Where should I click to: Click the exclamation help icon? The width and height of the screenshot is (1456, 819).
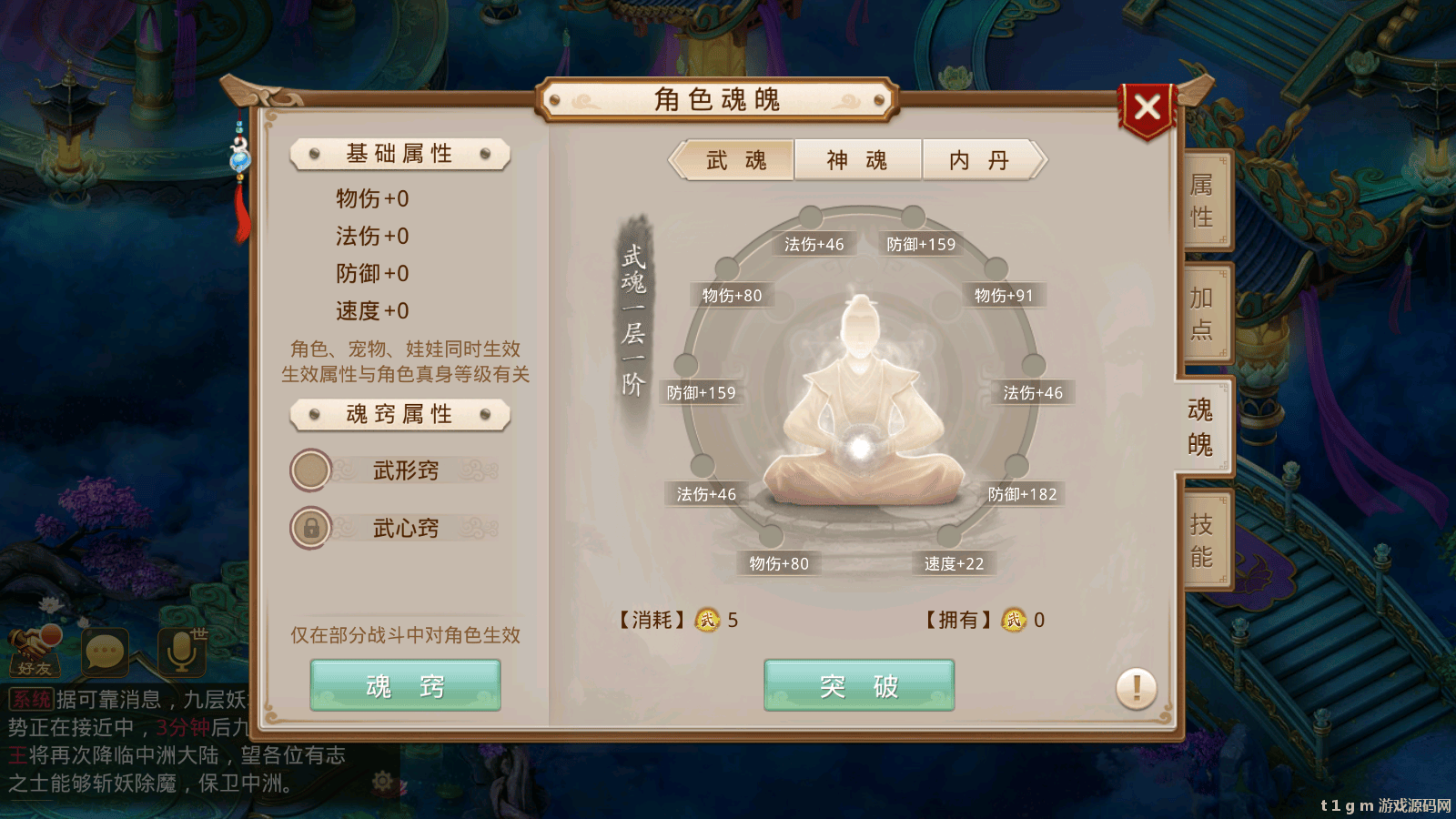1135,689
